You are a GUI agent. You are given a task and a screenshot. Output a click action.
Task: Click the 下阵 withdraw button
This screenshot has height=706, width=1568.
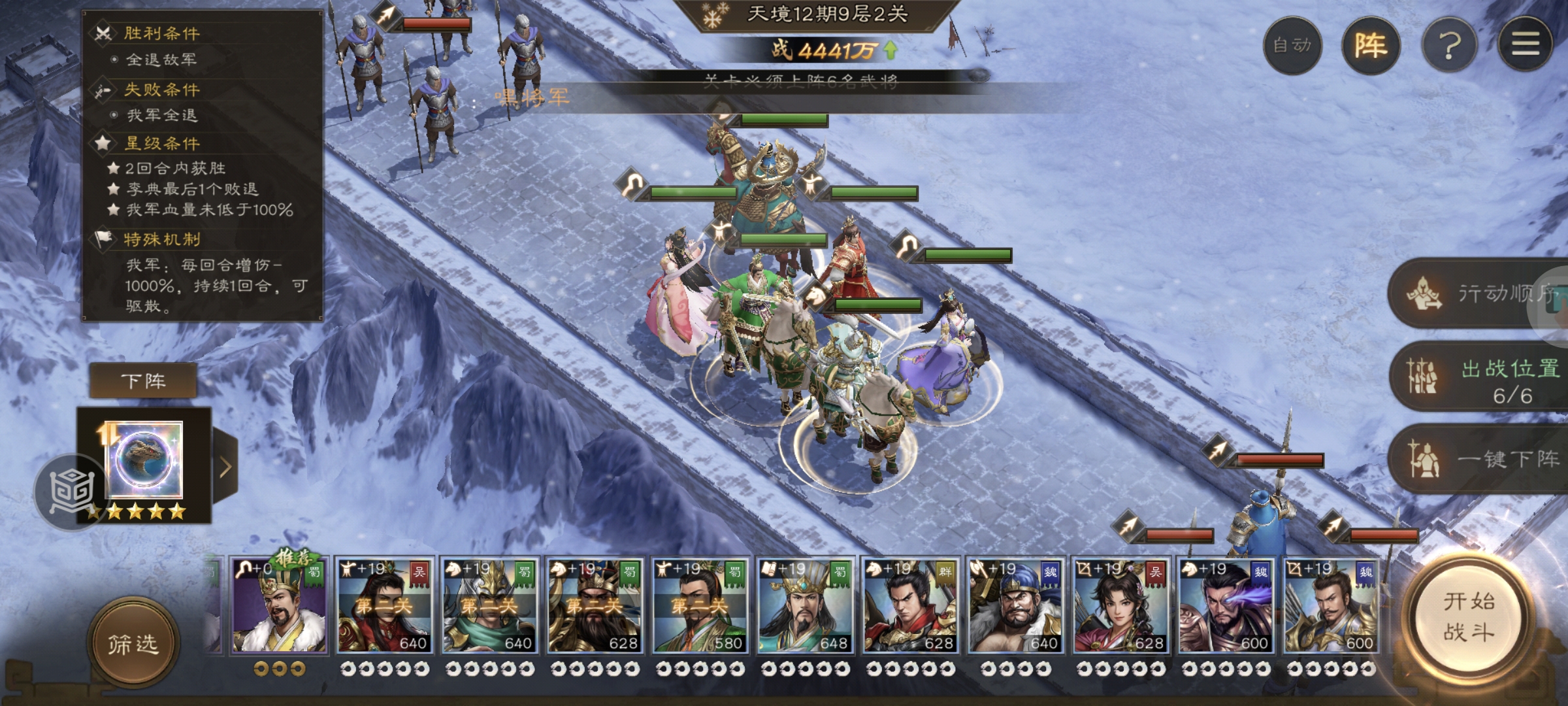tap(143, 381)
